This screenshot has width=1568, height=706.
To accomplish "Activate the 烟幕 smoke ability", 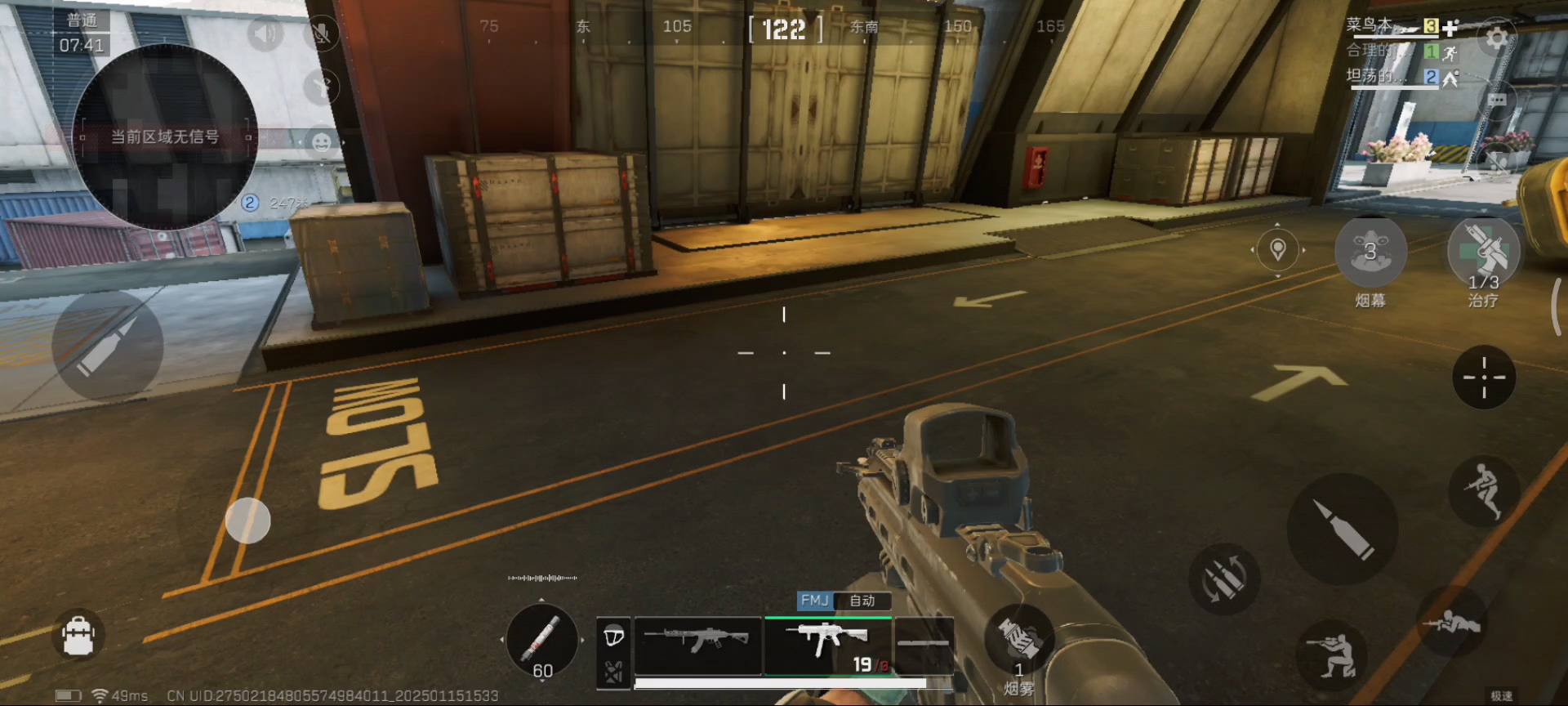I will (x=1370, y=252).
